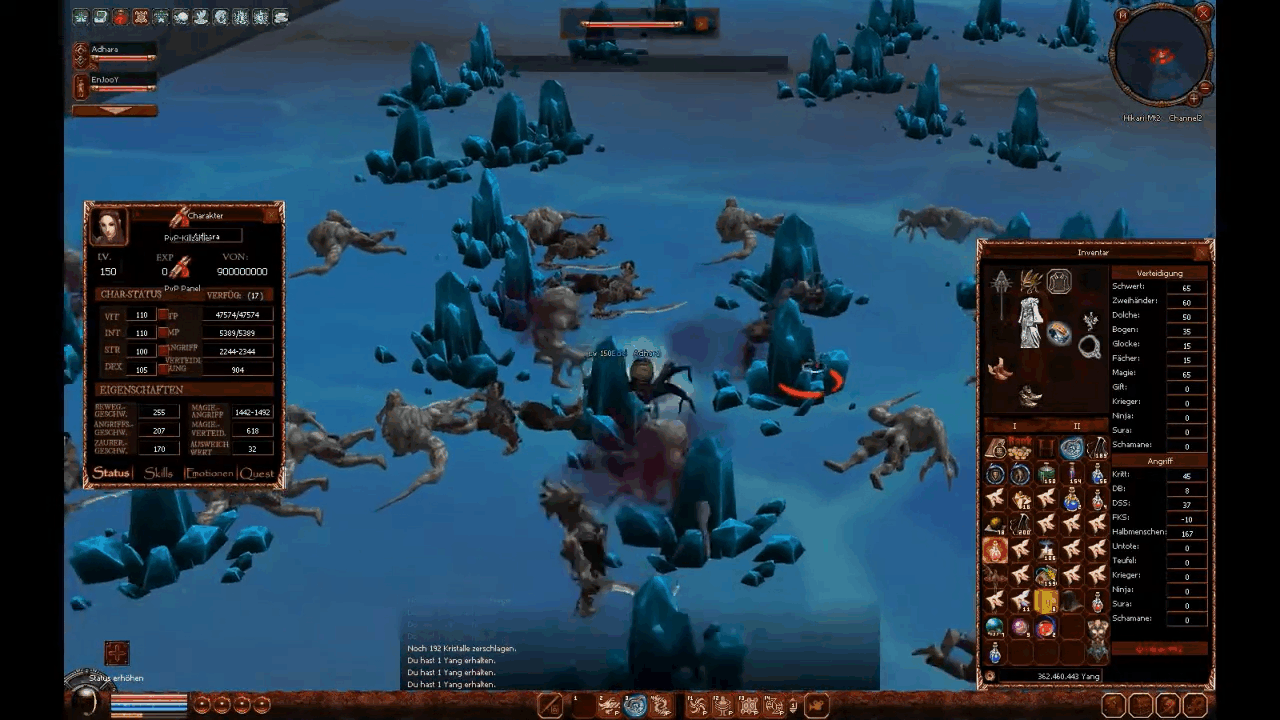Show the Quest tab
This screenshot has width=1280, height=720.
[x=256, y=473]
